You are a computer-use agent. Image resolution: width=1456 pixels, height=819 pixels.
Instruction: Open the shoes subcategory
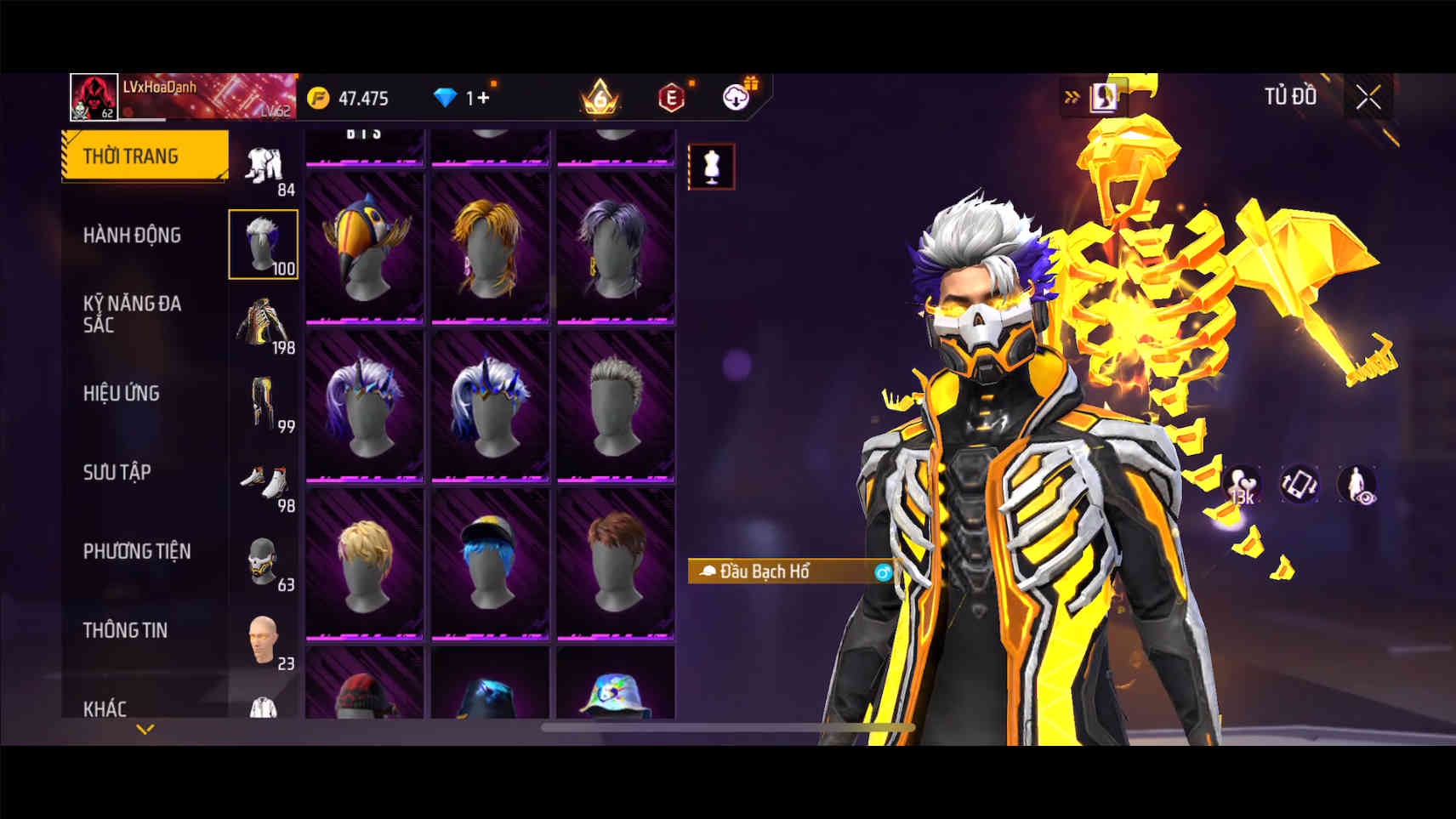[x=264, y=486]
